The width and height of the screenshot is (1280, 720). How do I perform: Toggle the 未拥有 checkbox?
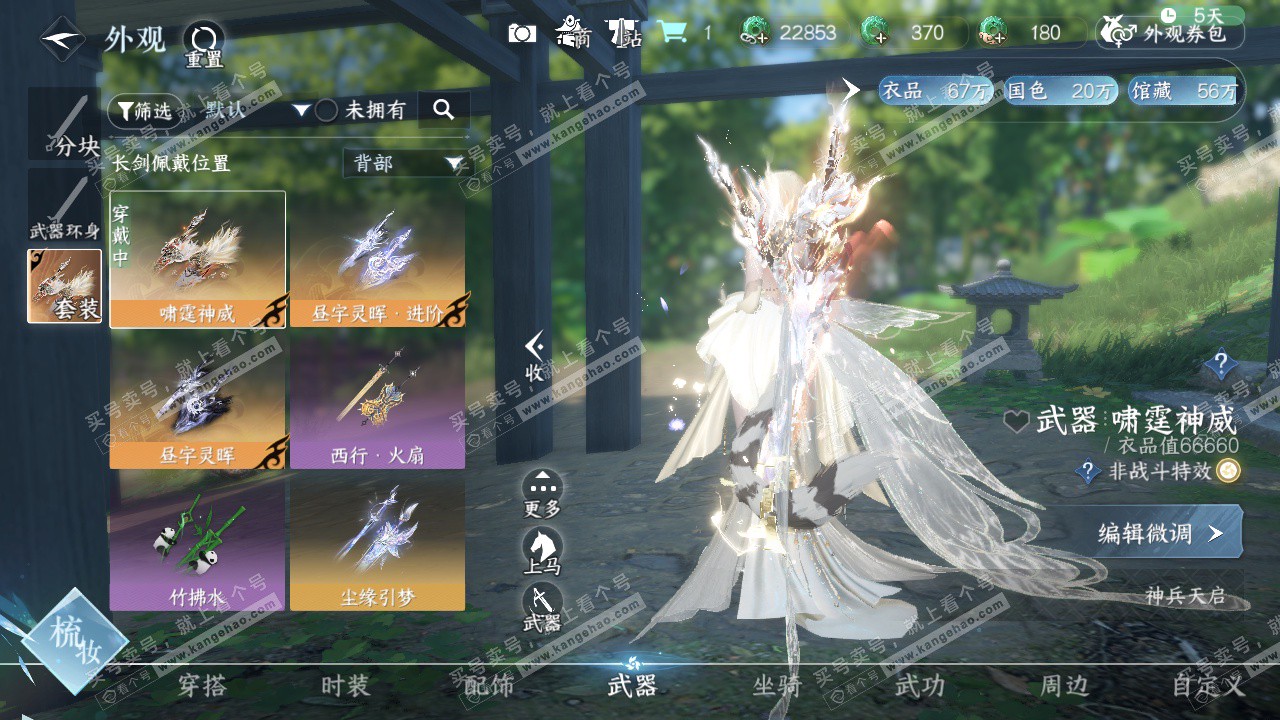click(x=327, y=111)
